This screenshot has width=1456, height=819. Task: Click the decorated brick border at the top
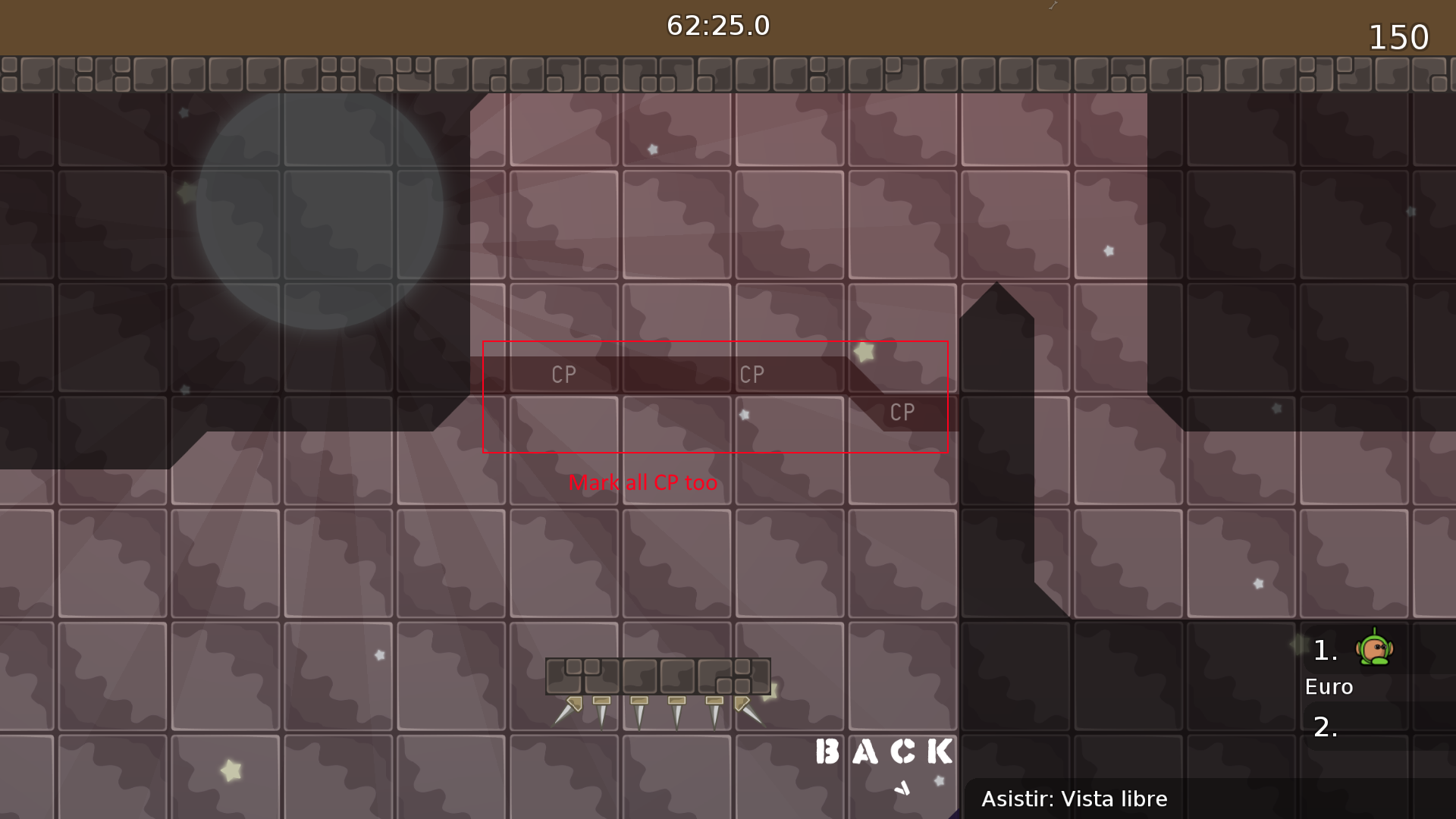(x=728, y=74)
